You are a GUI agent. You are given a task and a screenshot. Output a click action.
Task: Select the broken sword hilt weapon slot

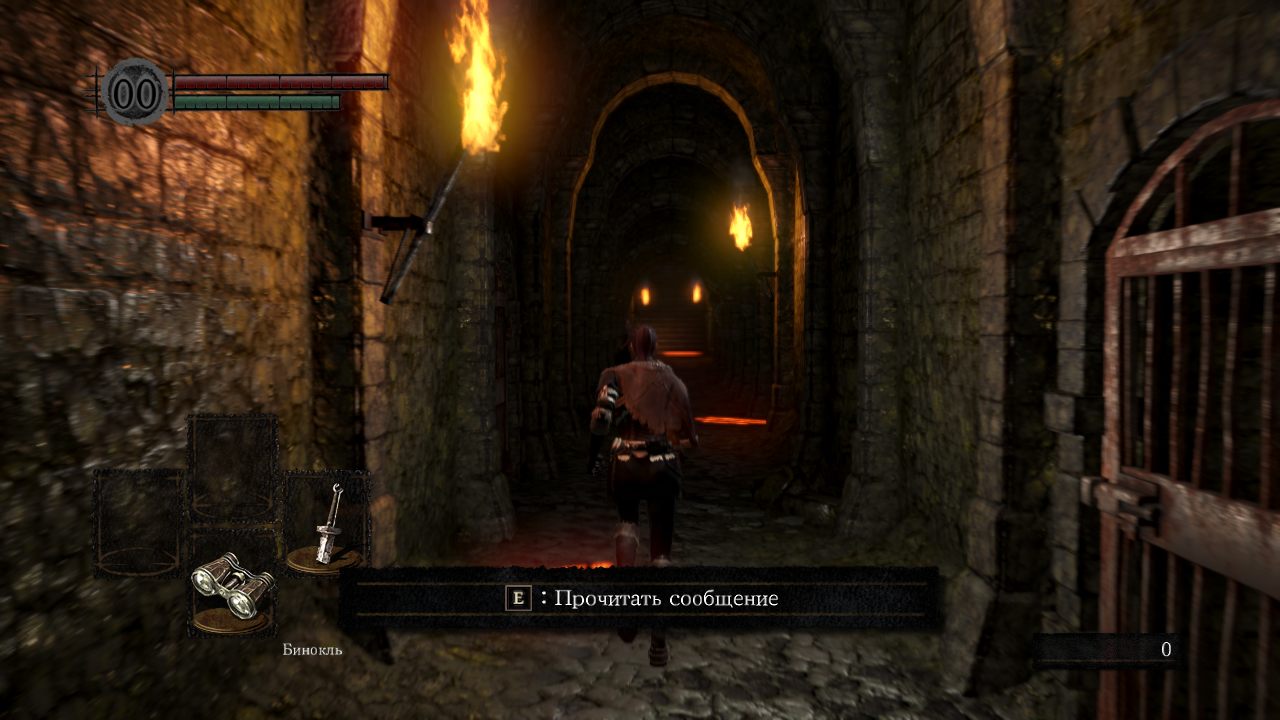pos(326,525)
